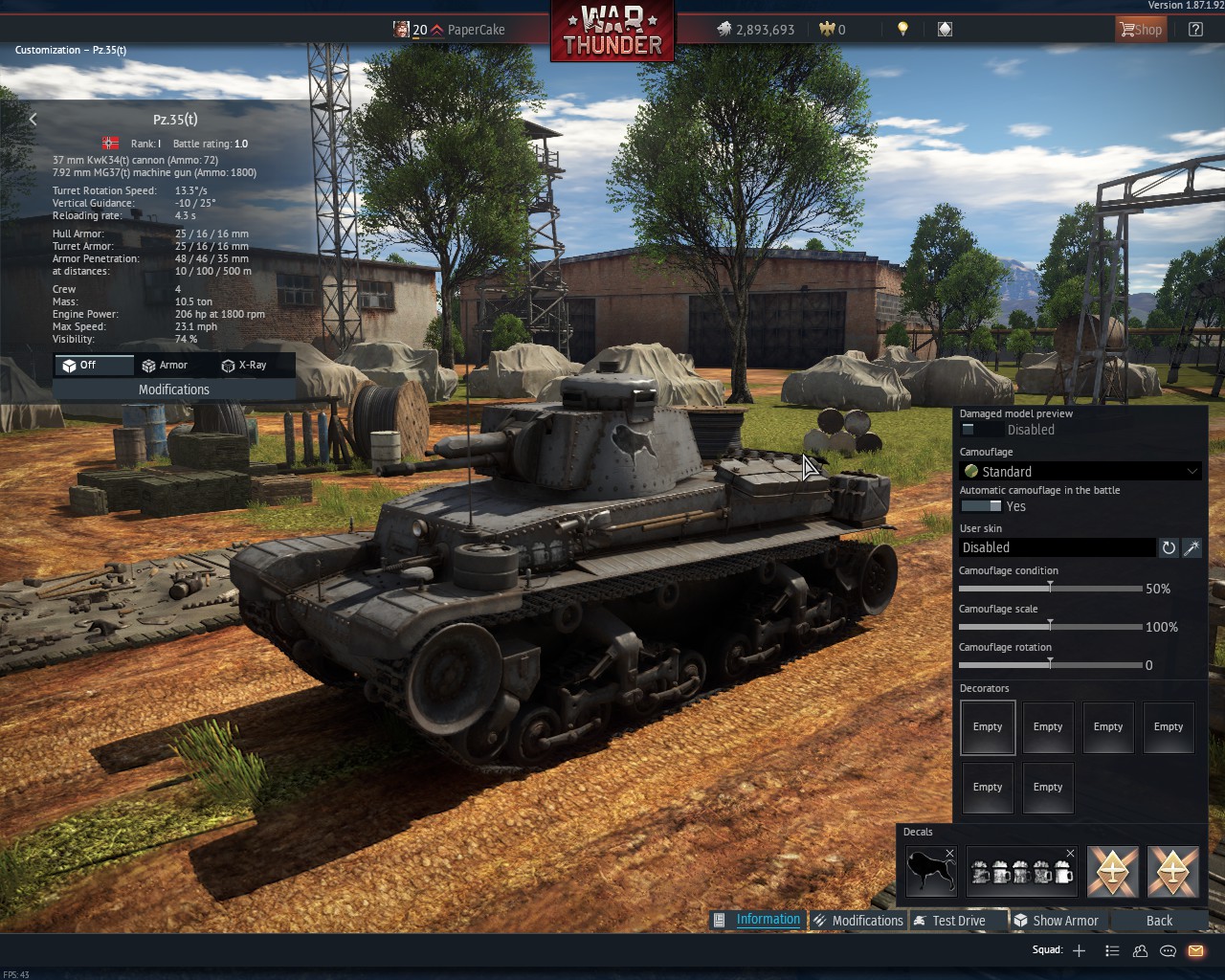Adjust the Camouflage rotation slider

1050,664
